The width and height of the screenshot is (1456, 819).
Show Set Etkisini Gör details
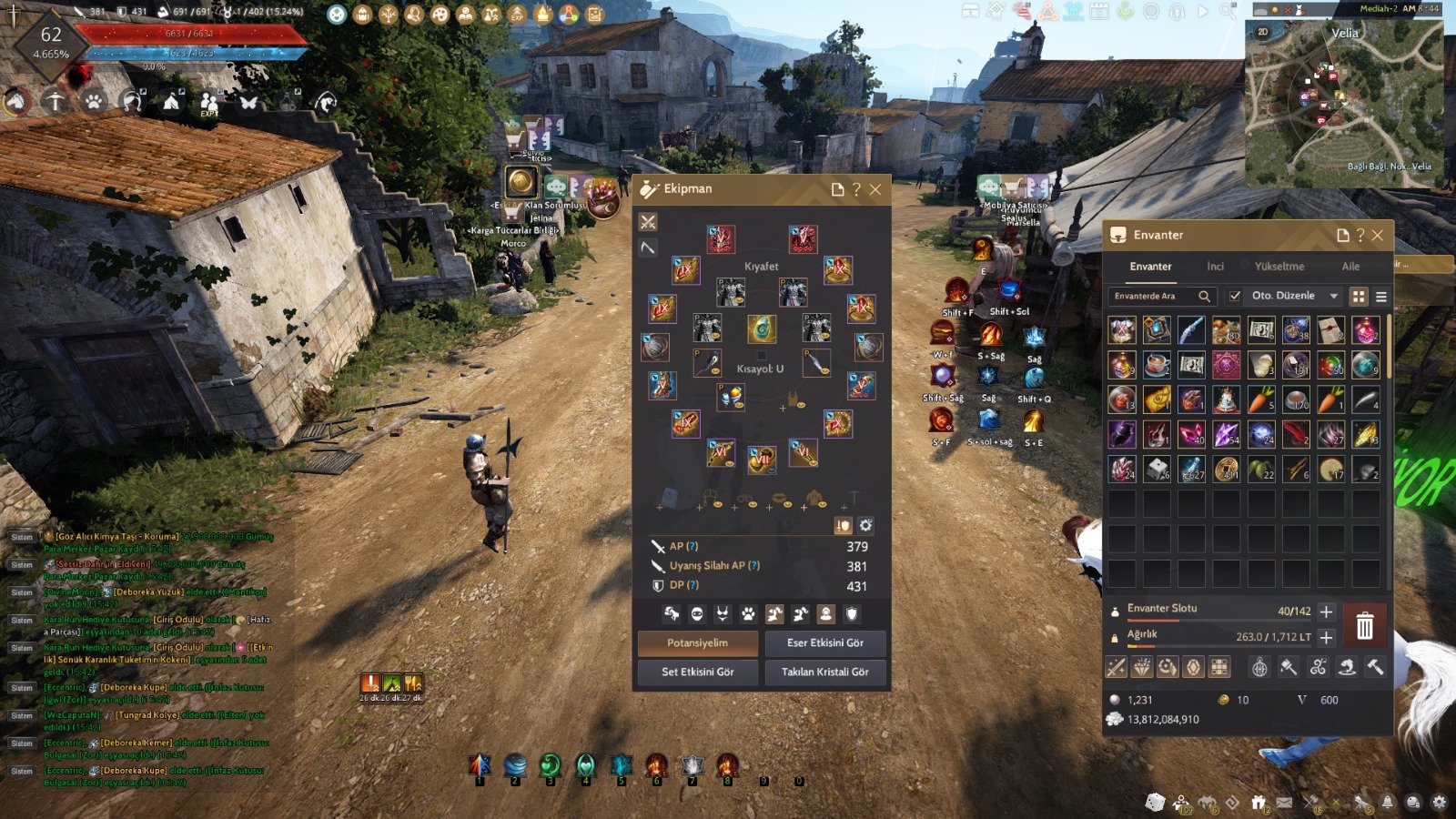pos(697,672)
